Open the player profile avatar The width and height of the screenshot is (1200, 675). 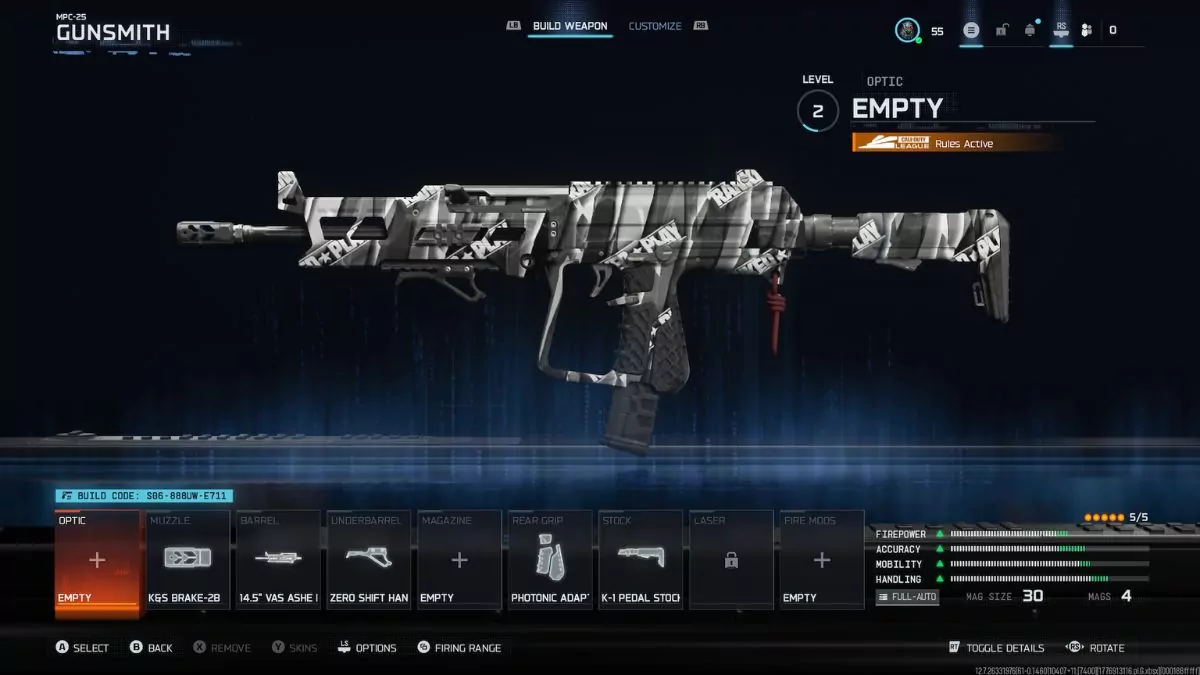pyautogui.click(x=907, y=30)
